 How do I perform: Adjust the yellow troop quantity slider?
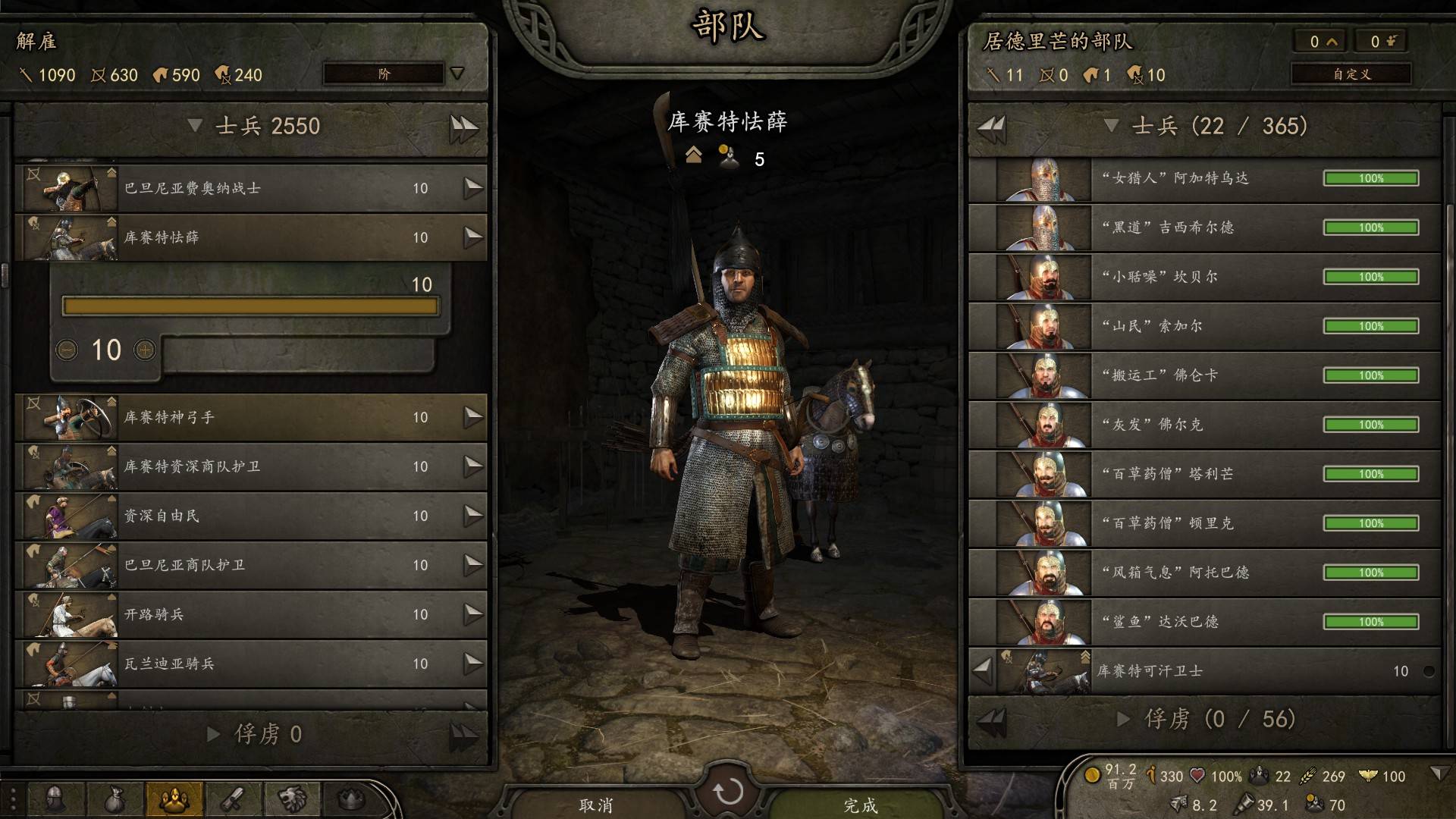coord(250,306)
